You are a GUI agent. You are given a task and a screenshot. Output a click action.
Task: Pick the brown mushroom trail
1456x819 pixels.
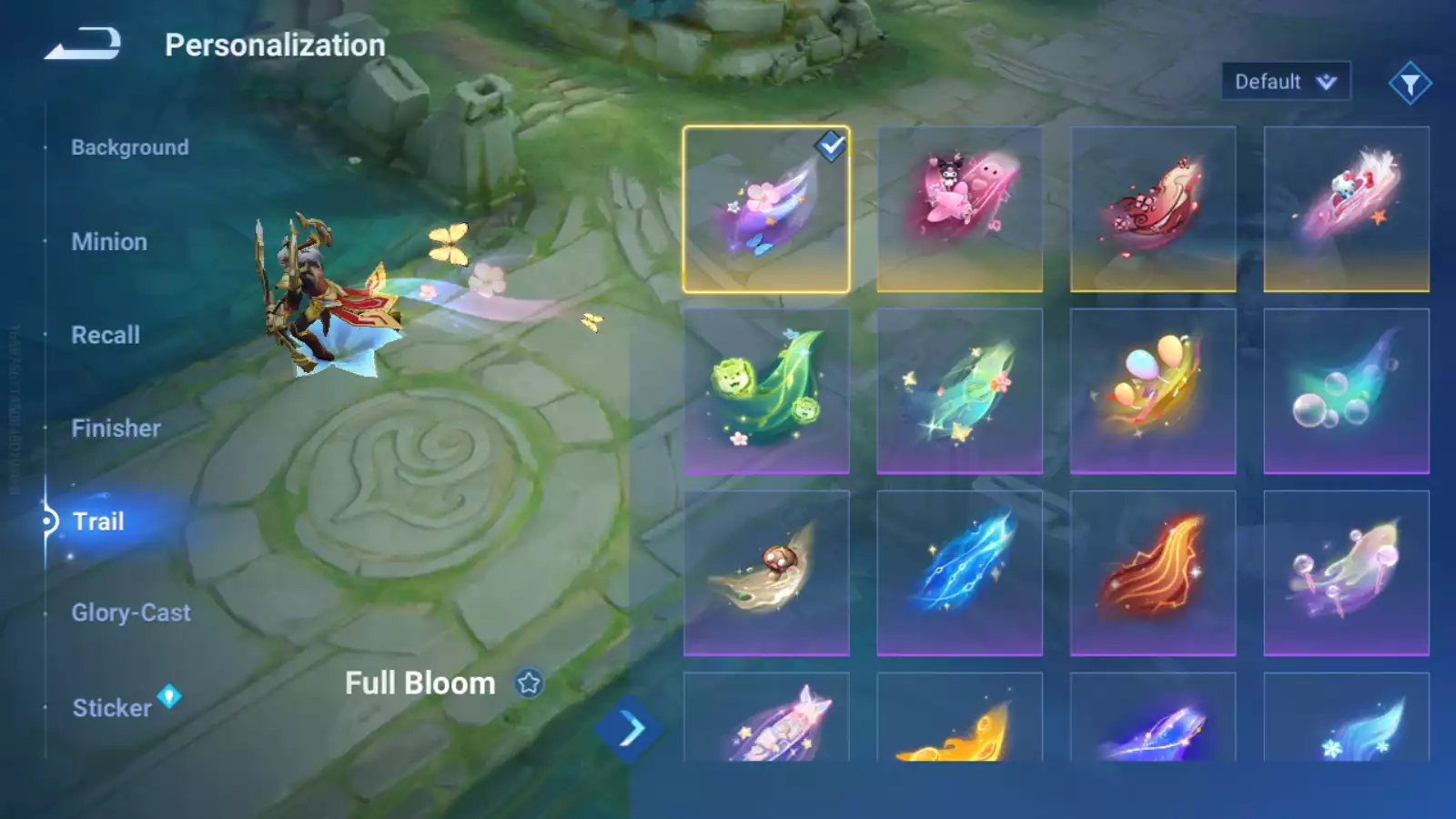tap(766, 573)
